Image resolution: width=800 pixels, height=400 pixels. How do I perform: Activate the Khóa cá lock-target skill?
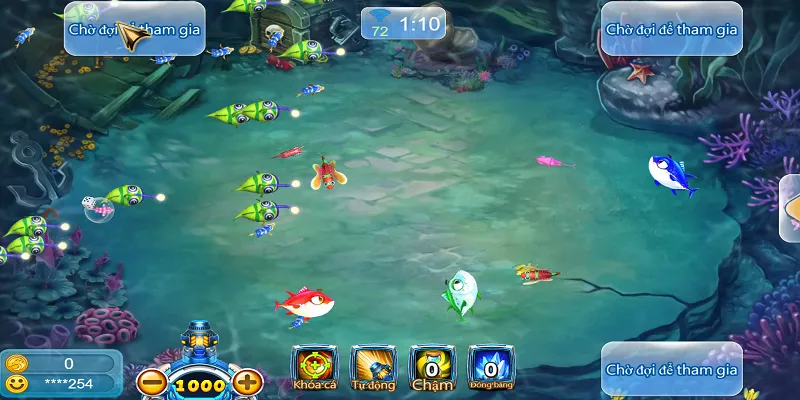[313, 367]
